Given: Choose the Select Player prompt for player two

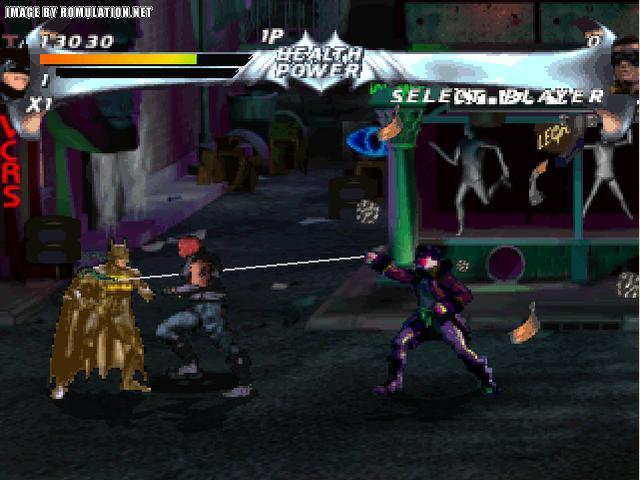Looking at the screenshot, I should 497,96.
